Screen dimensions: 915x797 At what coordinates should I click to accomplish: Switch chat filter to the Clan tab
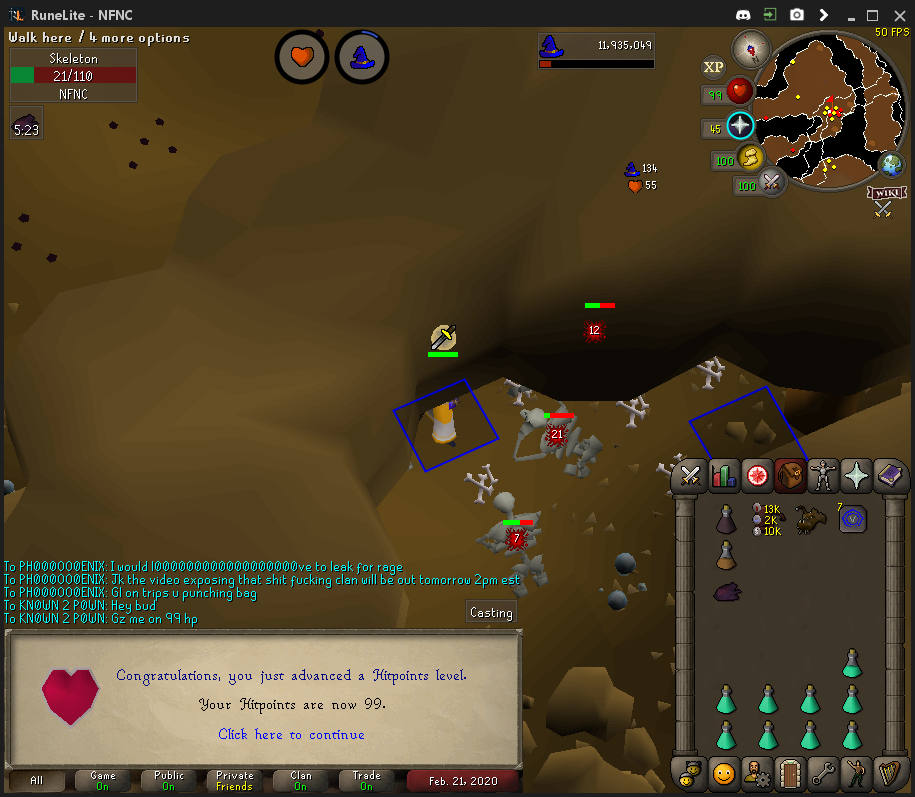pos(301,780)
